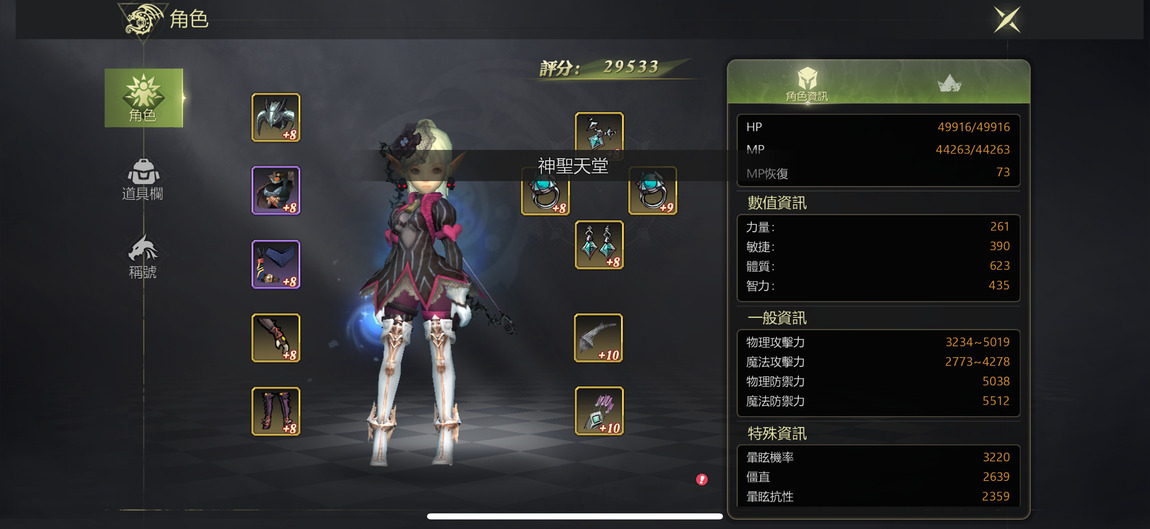The image size is (1150, 529).
Task: Select the +10 gray main weapon slot
Action: click(x=599, y=338)
